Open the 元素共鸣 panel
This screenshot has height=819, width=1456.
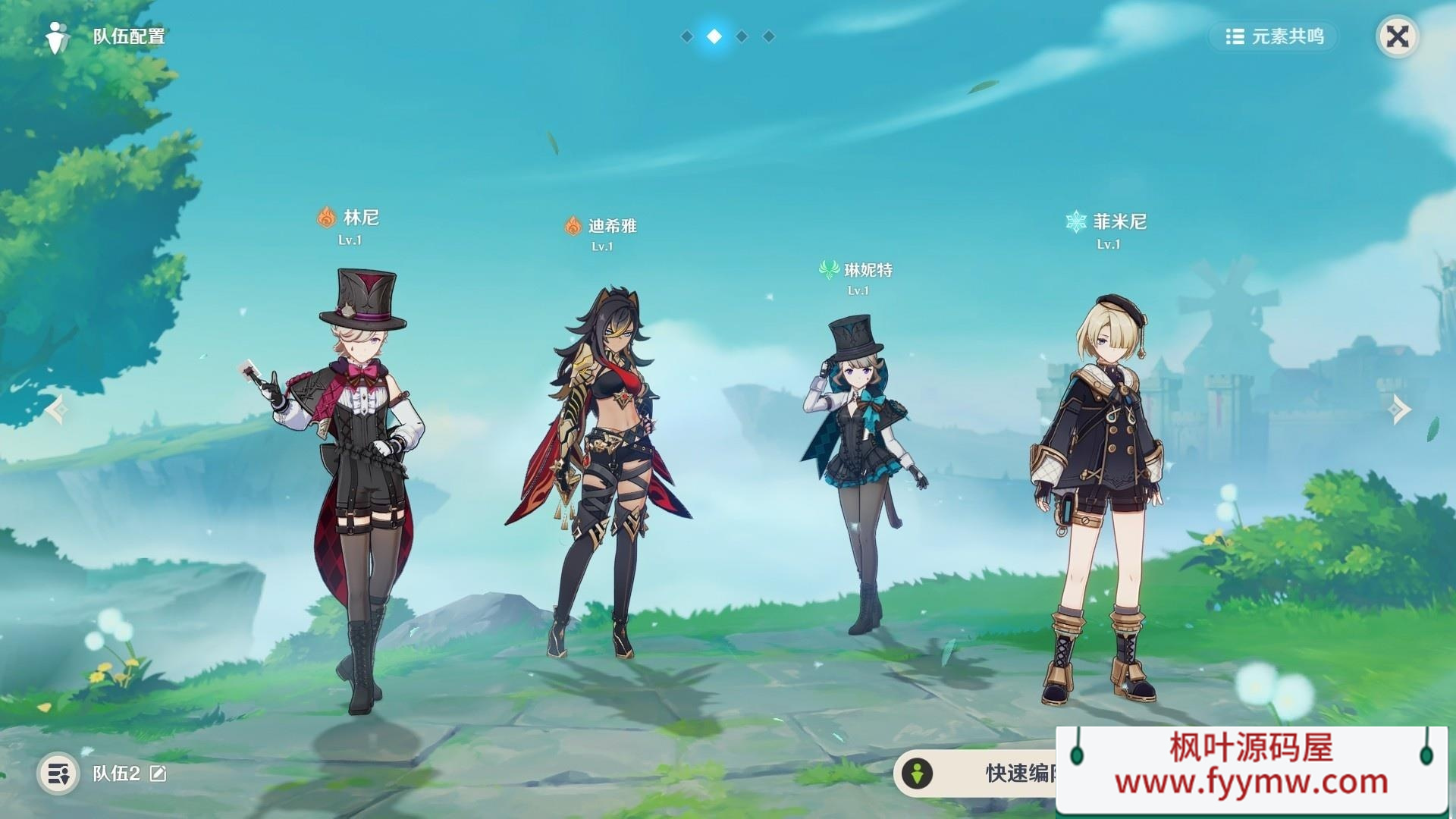[x=1274, y=36]
